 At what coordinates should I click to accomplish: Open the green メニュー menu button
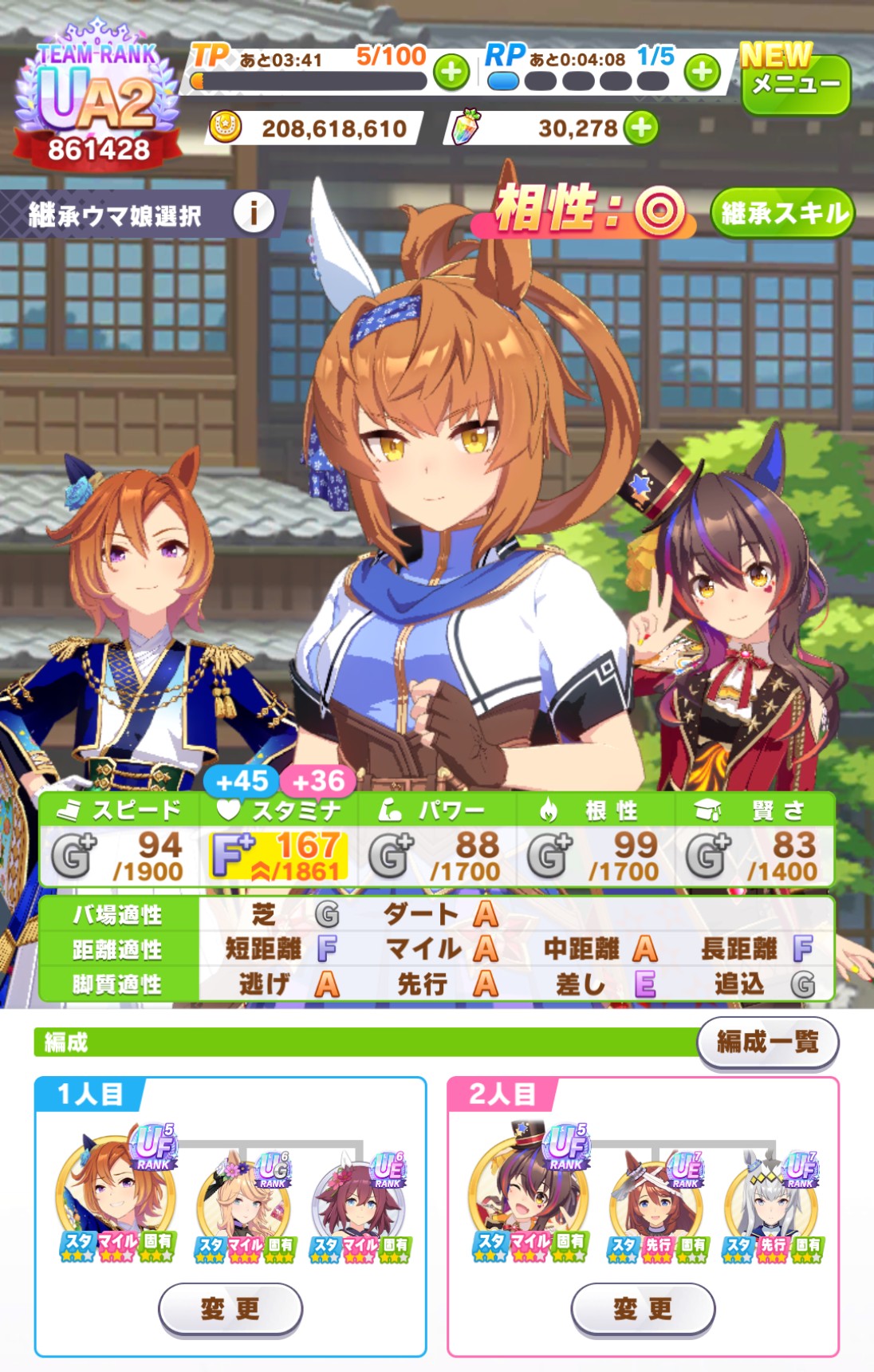[x=795, y=83]
